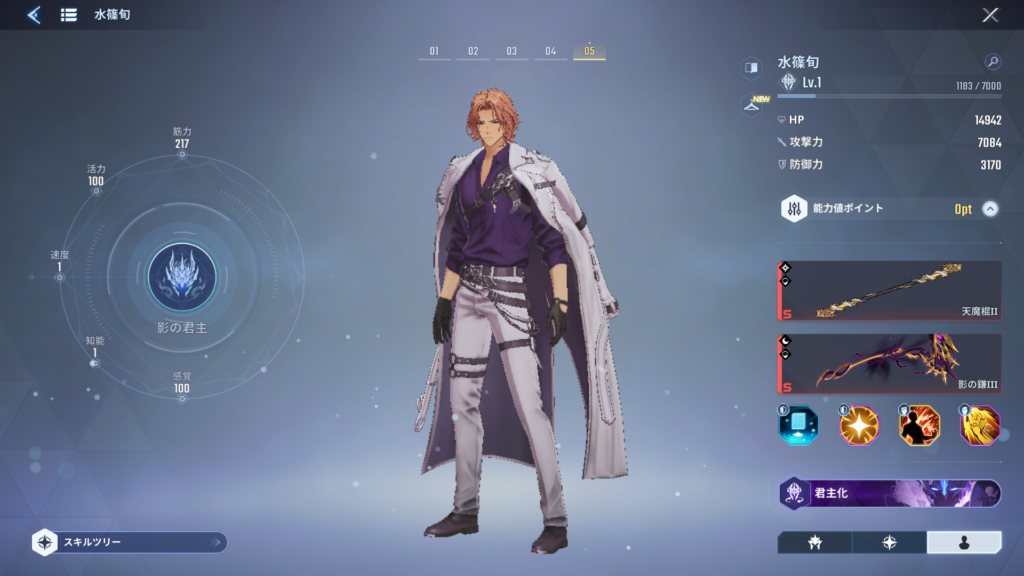This screenshot has height=576, width=1024.
Task: Choose preset tab 03
Action: tap(511, 51)
